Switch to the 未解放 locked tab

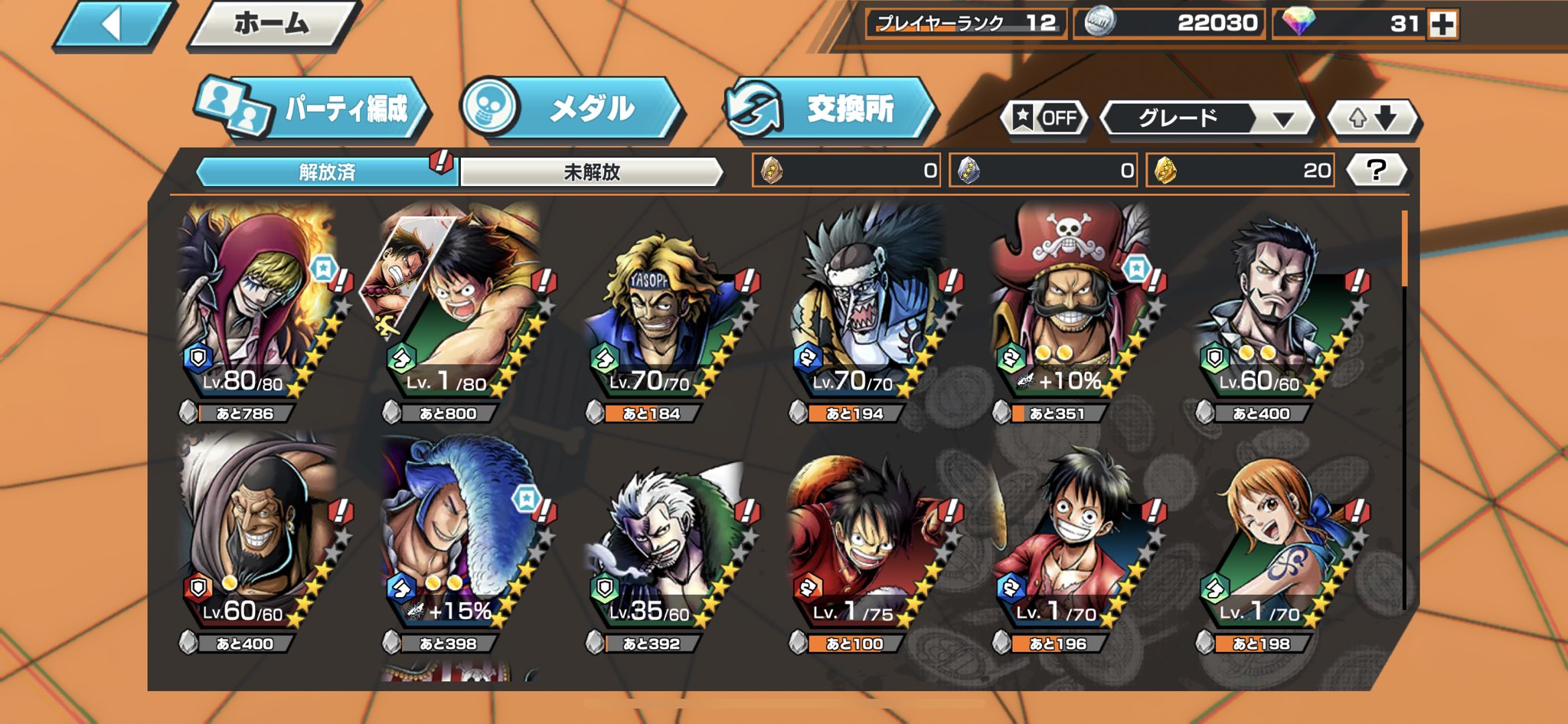[x=595, y=173]
